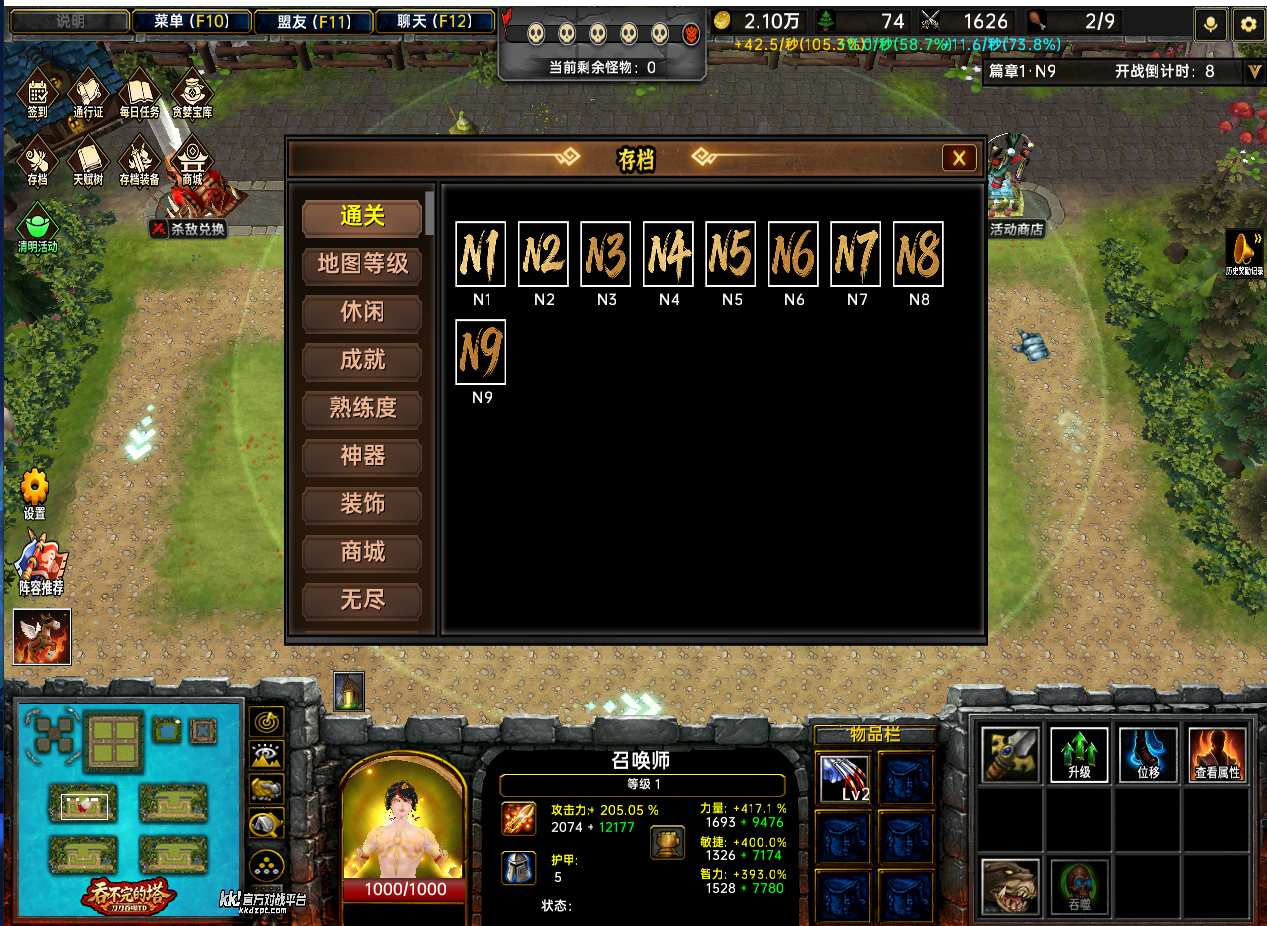Close the 存档 save window
This screenshot has width=1267, height=926.
pyautogui.click(x=958, y=158)
